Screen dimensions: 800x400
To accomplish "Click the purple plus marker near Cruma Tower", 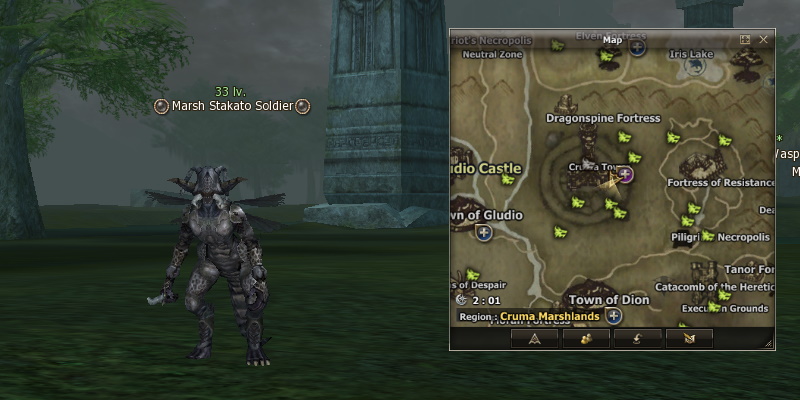I will pyautogui.click(x=626, y=174).
